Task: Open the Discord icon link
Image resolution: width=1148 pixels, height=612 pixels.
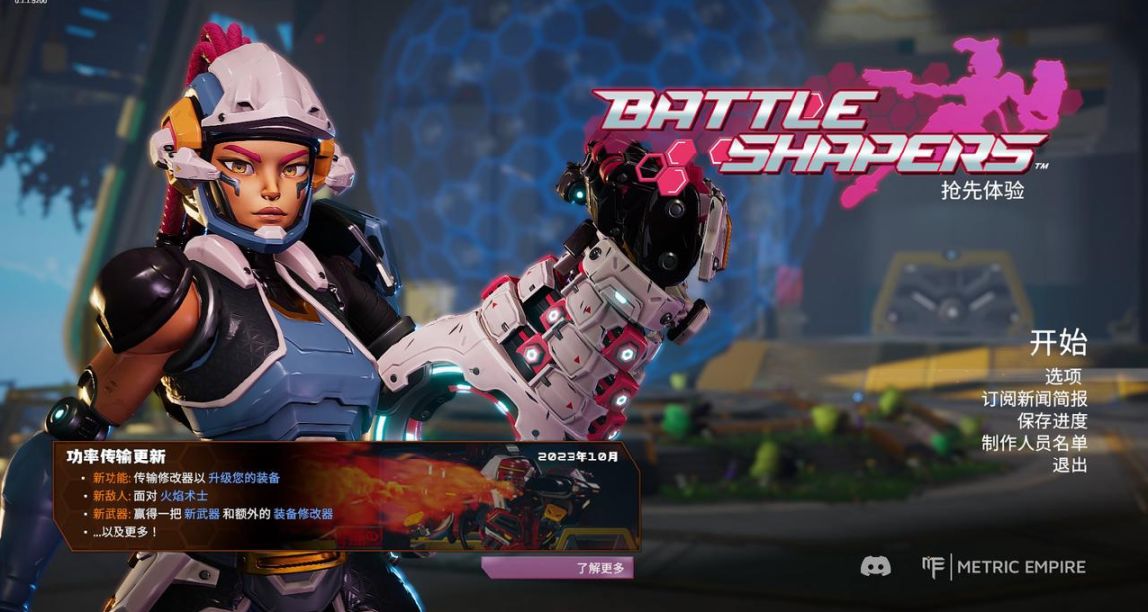Action: [876, 567]
